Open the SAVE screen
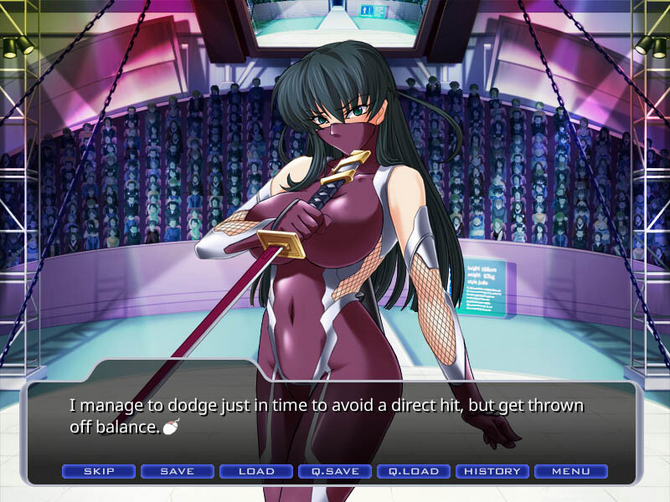Screen dimensions: 670x502 (x=177, y=471)
